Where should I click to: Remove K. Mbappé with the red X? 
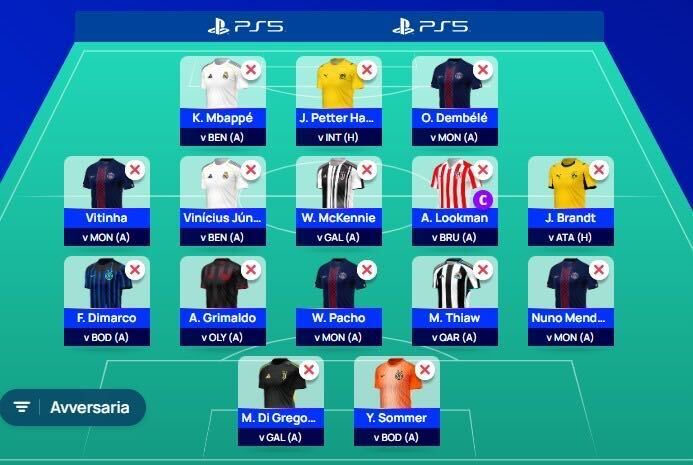[x=251, y=70]
